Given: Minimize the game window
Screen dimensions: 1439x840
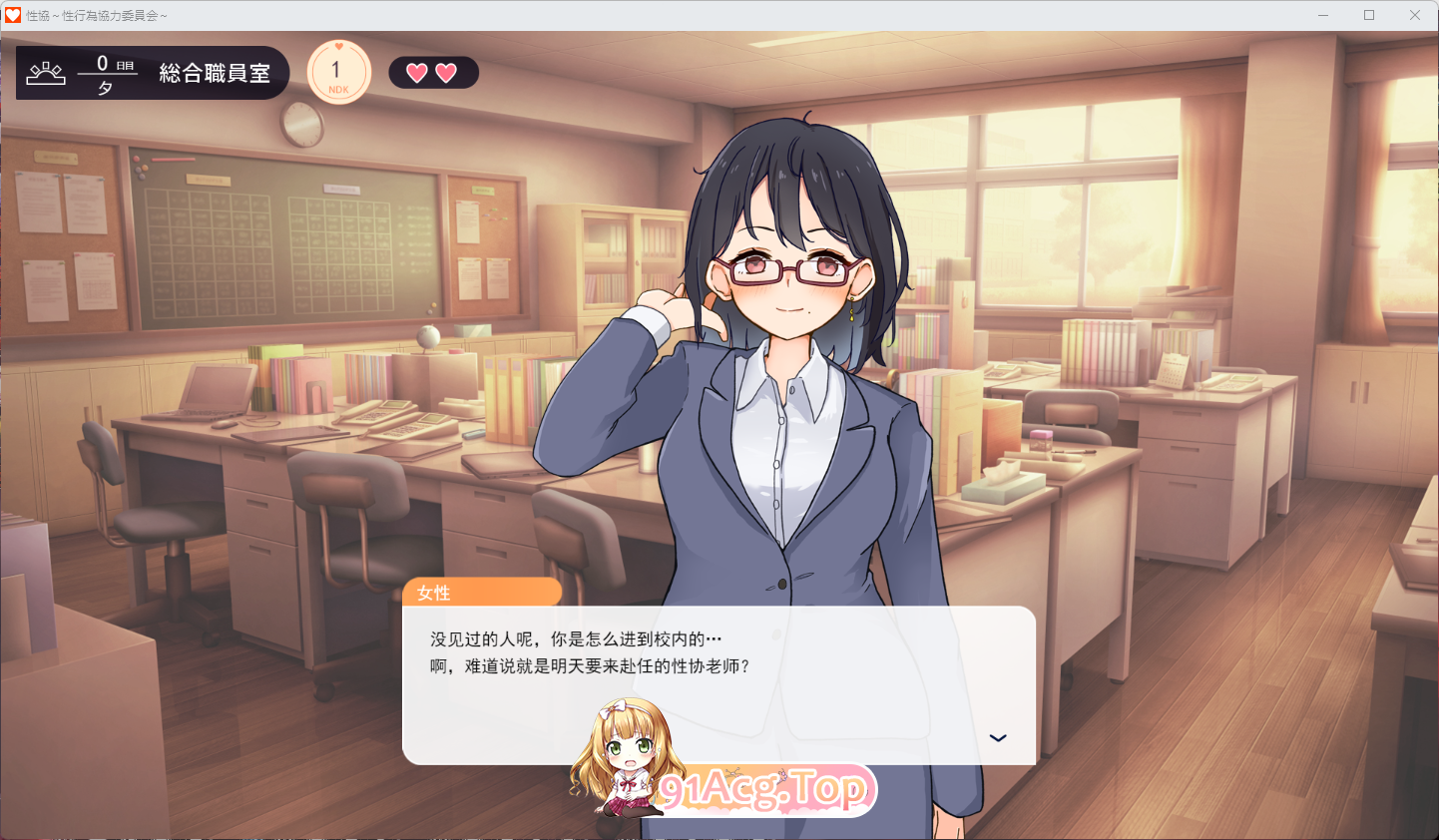Looking at the screenshot, I should (1322, 14).
